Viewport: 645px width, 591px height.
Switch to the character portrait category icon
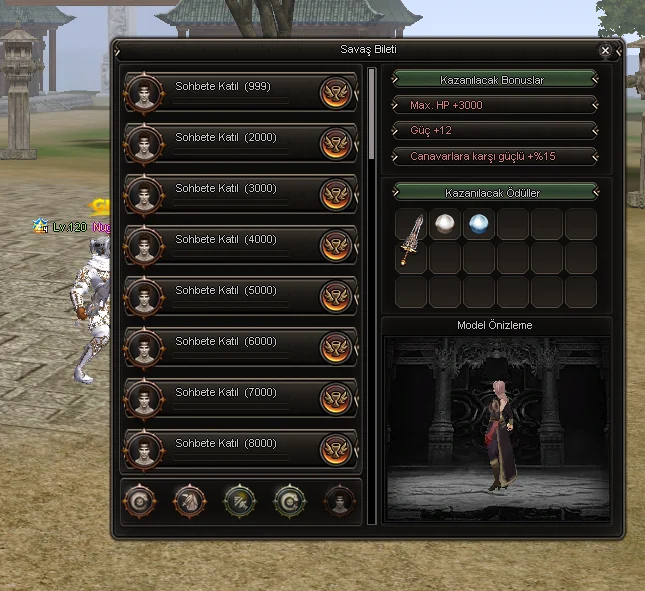340,500
